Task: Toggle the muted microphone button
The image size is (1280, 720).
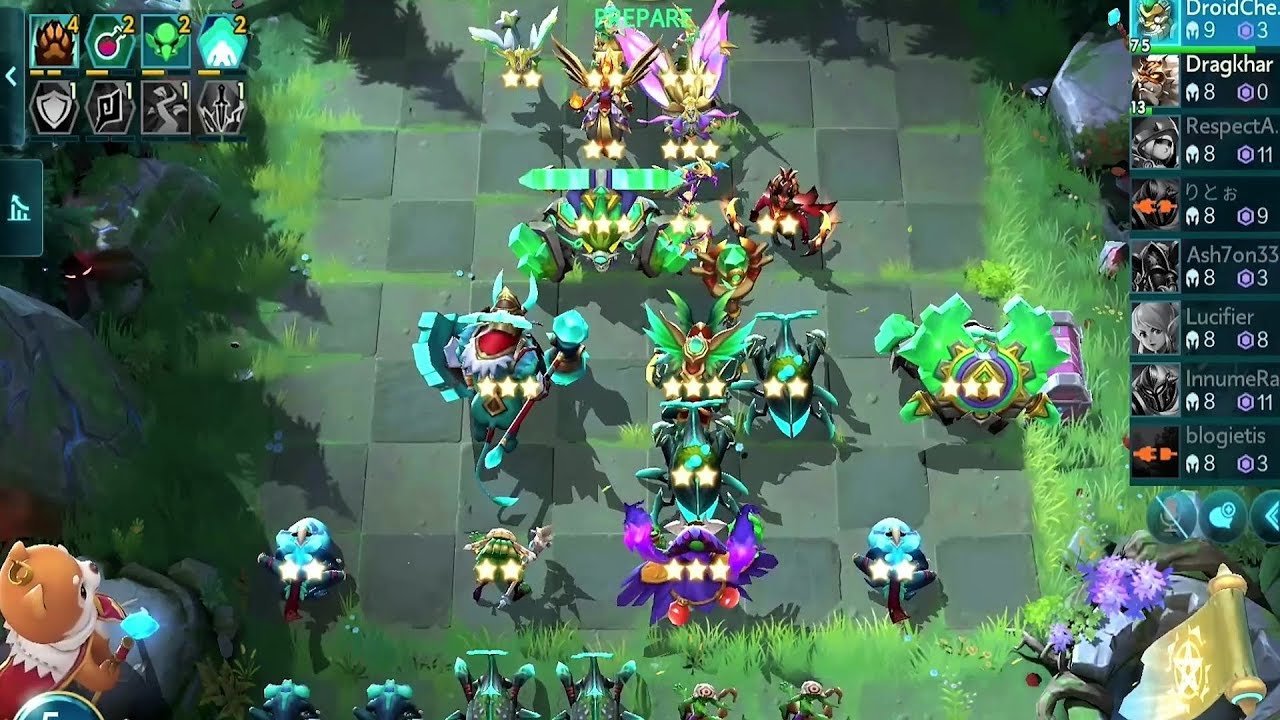Action: point(1173,517)
